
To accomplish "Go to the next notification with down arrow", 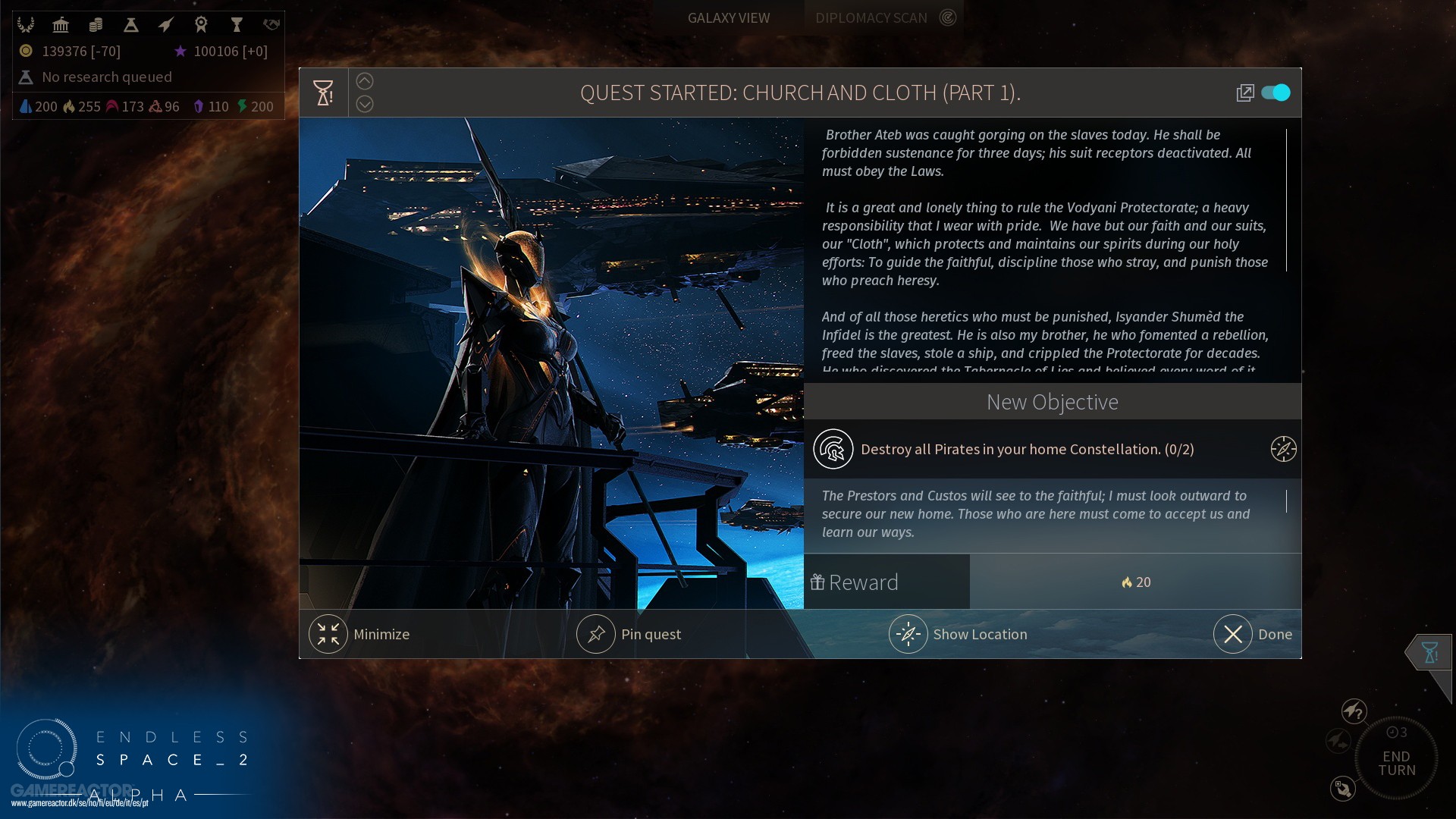I will click(365, 104).
